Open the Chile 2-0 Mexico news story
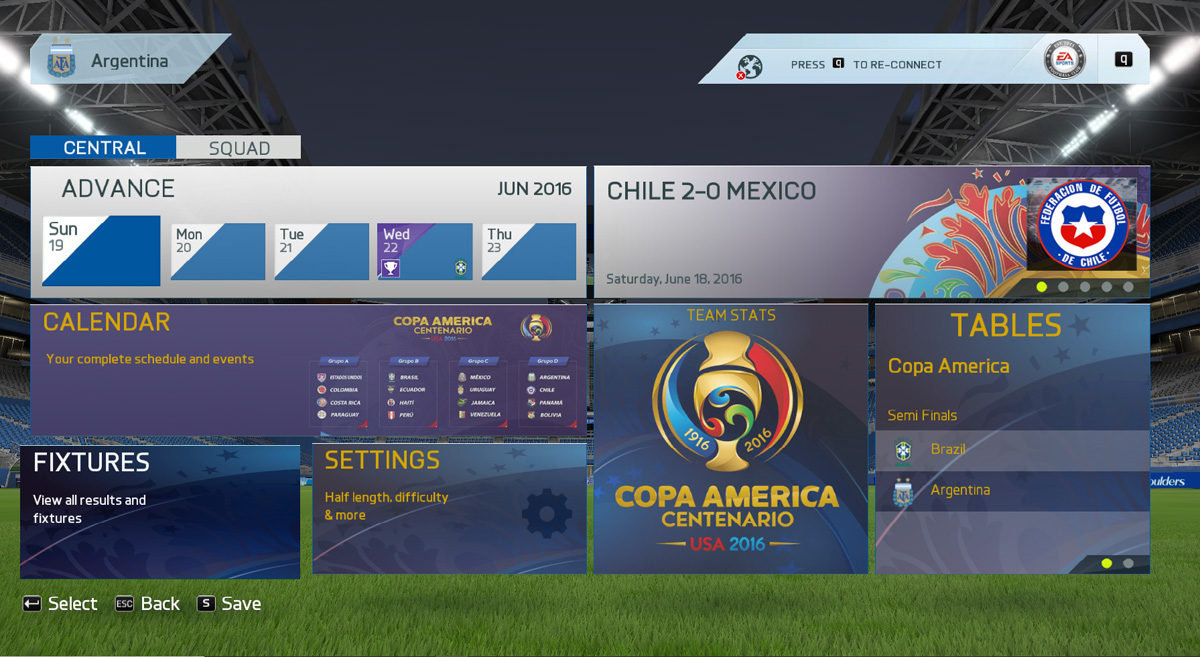 click(871, 232)
